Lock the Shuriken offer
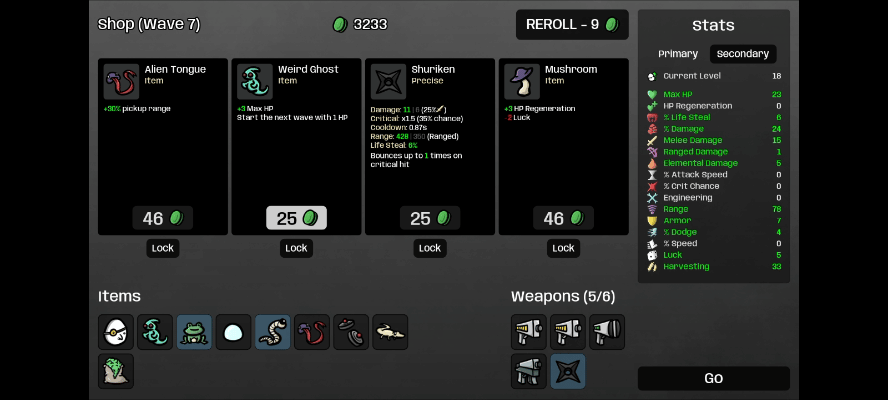This screenshot has height=400, width=888. [x=430, y=248]
